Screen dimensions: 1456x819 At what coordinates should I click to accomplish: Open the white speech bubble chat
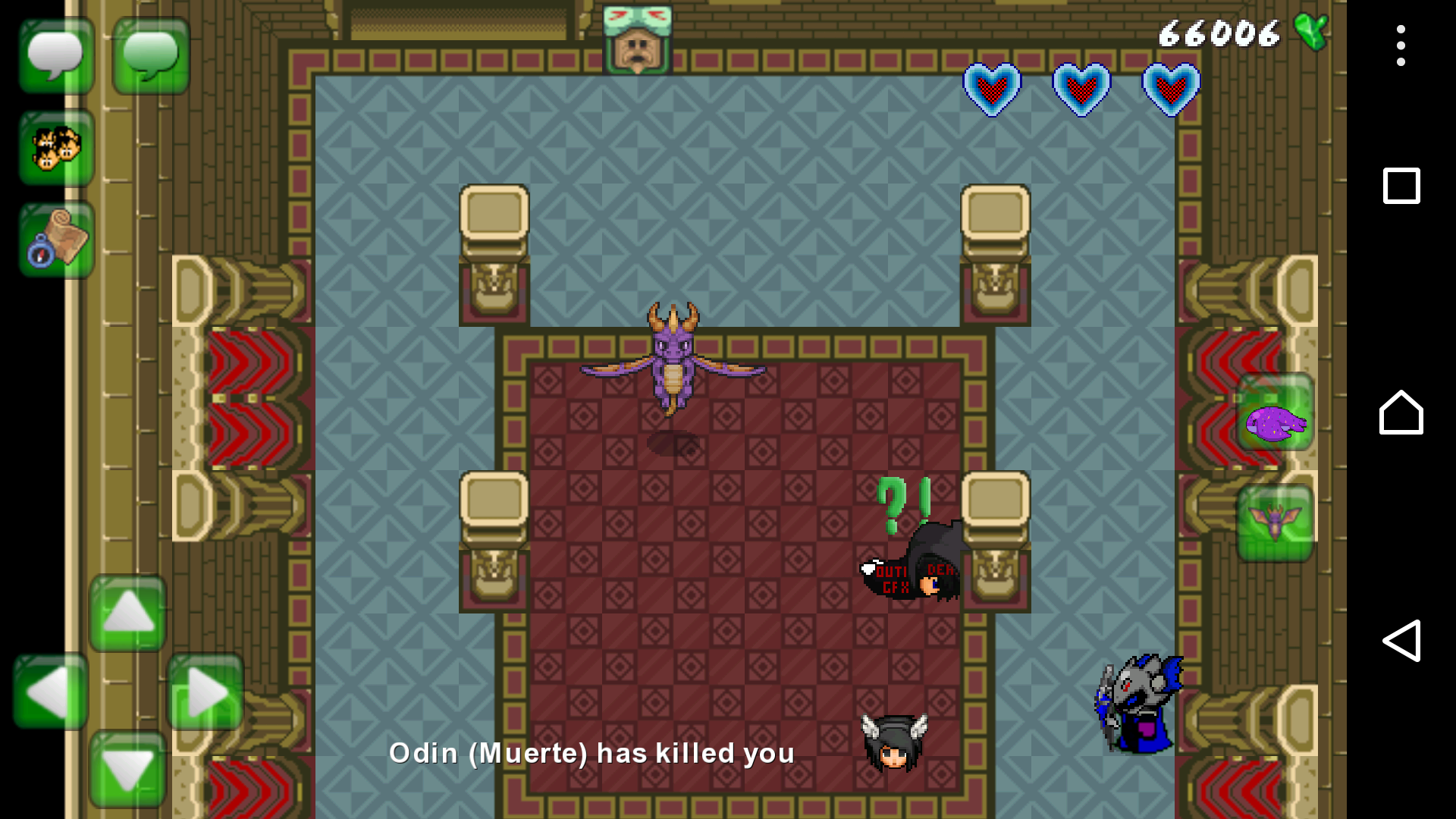[56, 56]
